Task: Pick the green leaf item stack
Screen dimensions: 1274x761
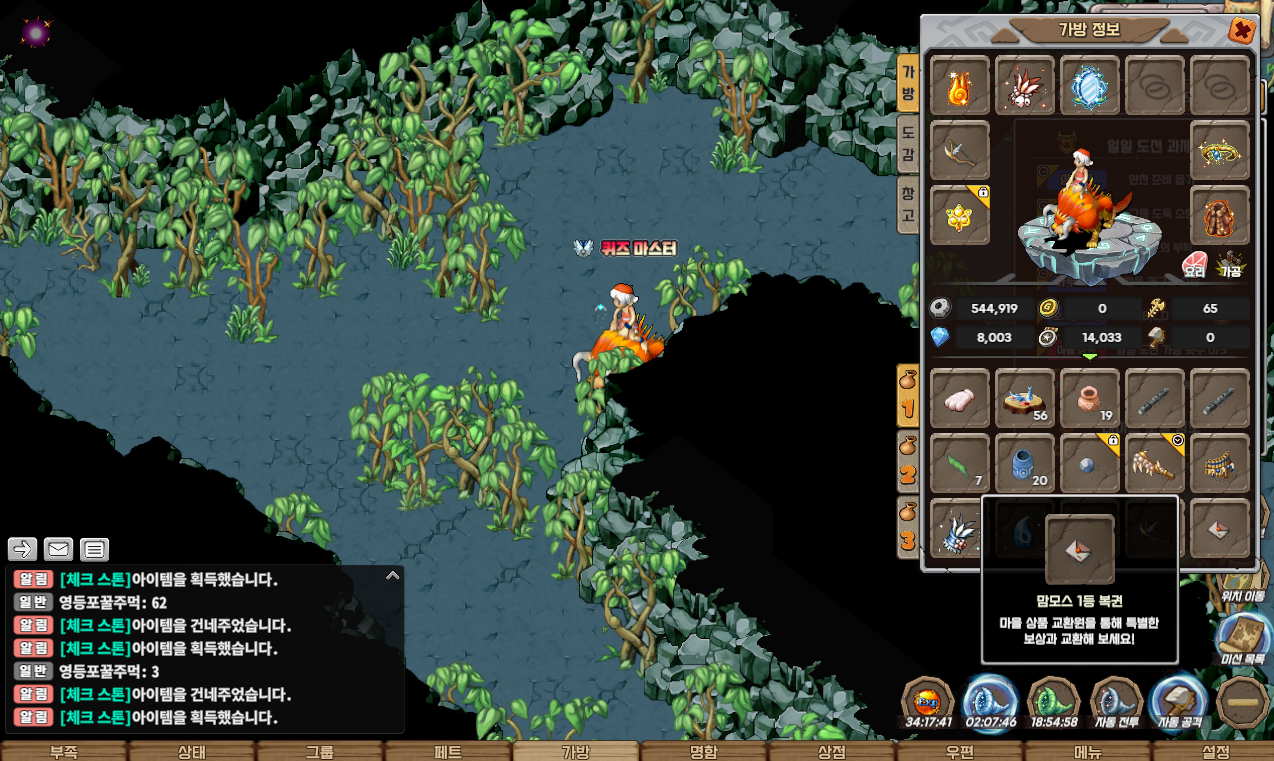Action: pos(960,463)
